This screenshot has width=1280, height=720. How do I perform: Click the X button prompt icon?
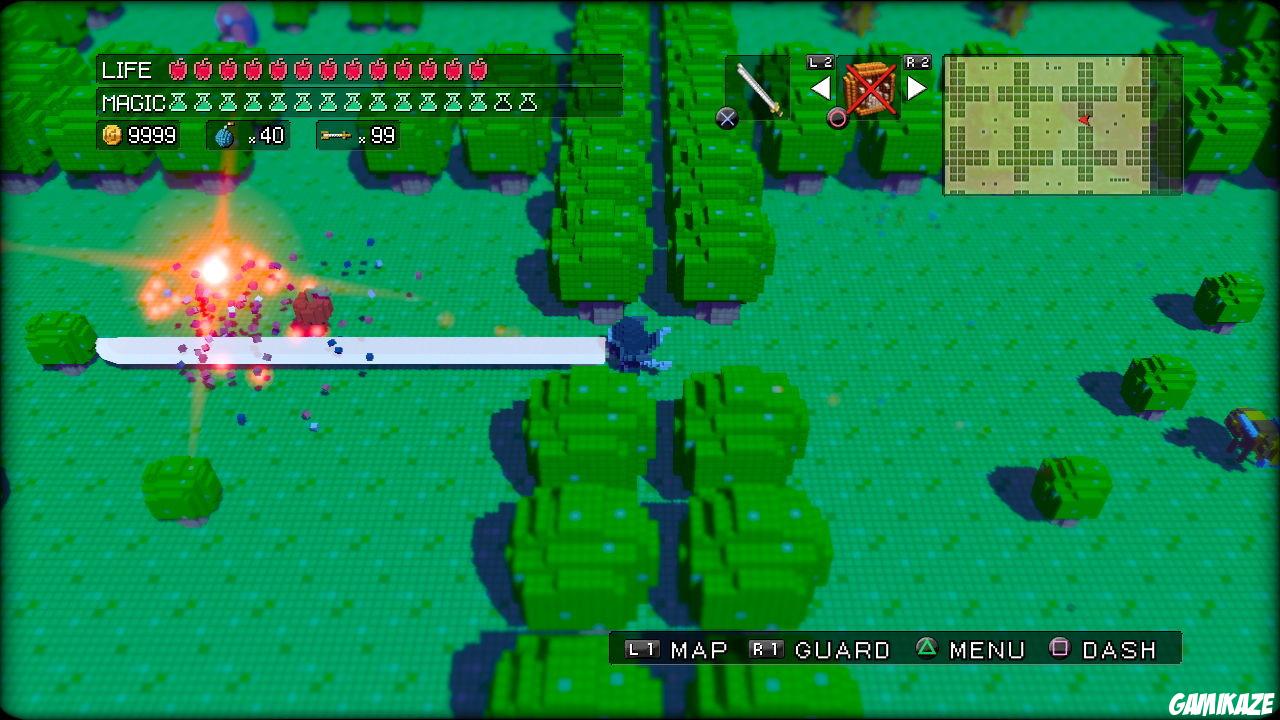727,118
